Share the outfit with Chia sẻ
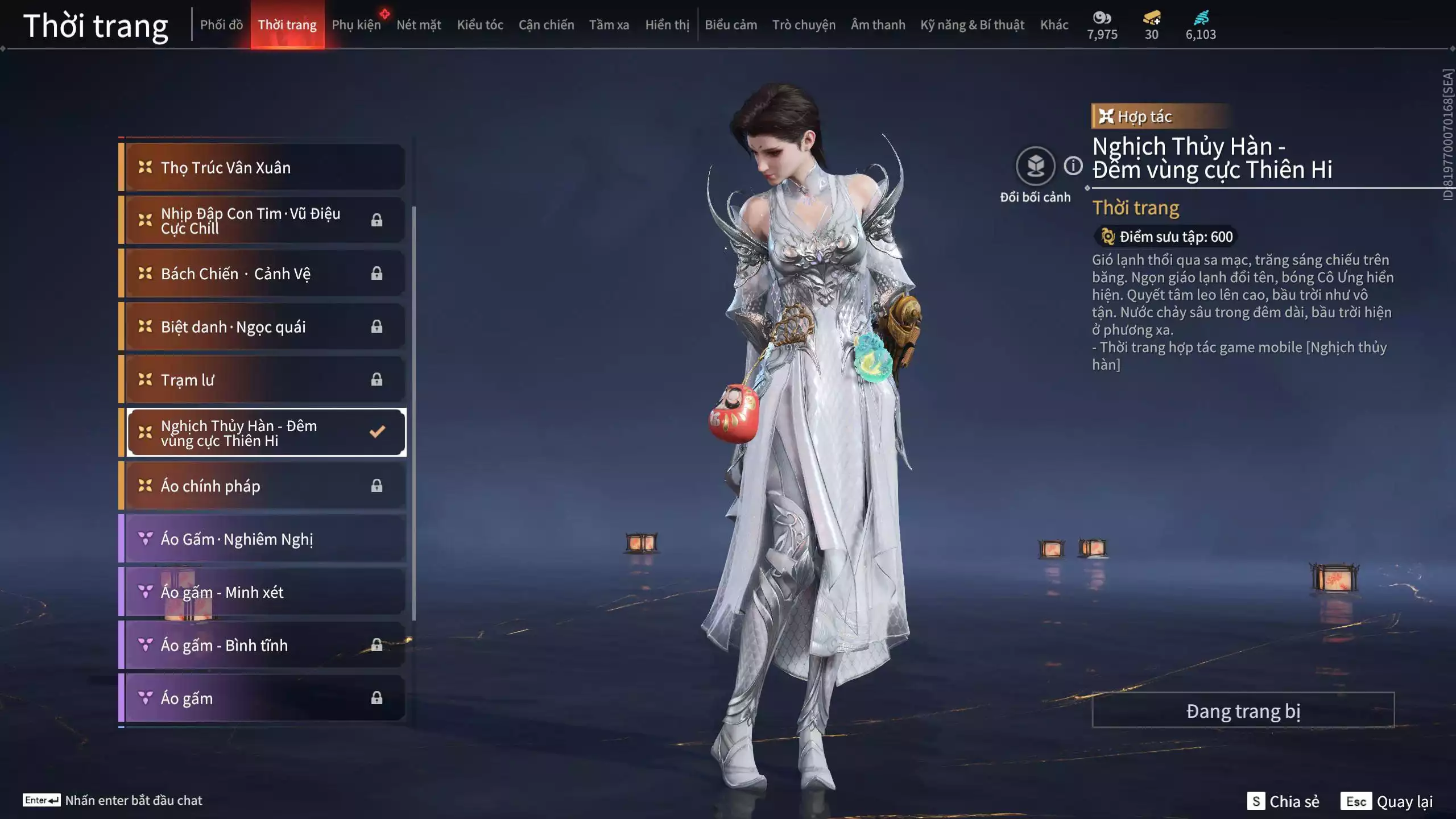Viewport: 1456px width, 819px height. point(1283,801)
